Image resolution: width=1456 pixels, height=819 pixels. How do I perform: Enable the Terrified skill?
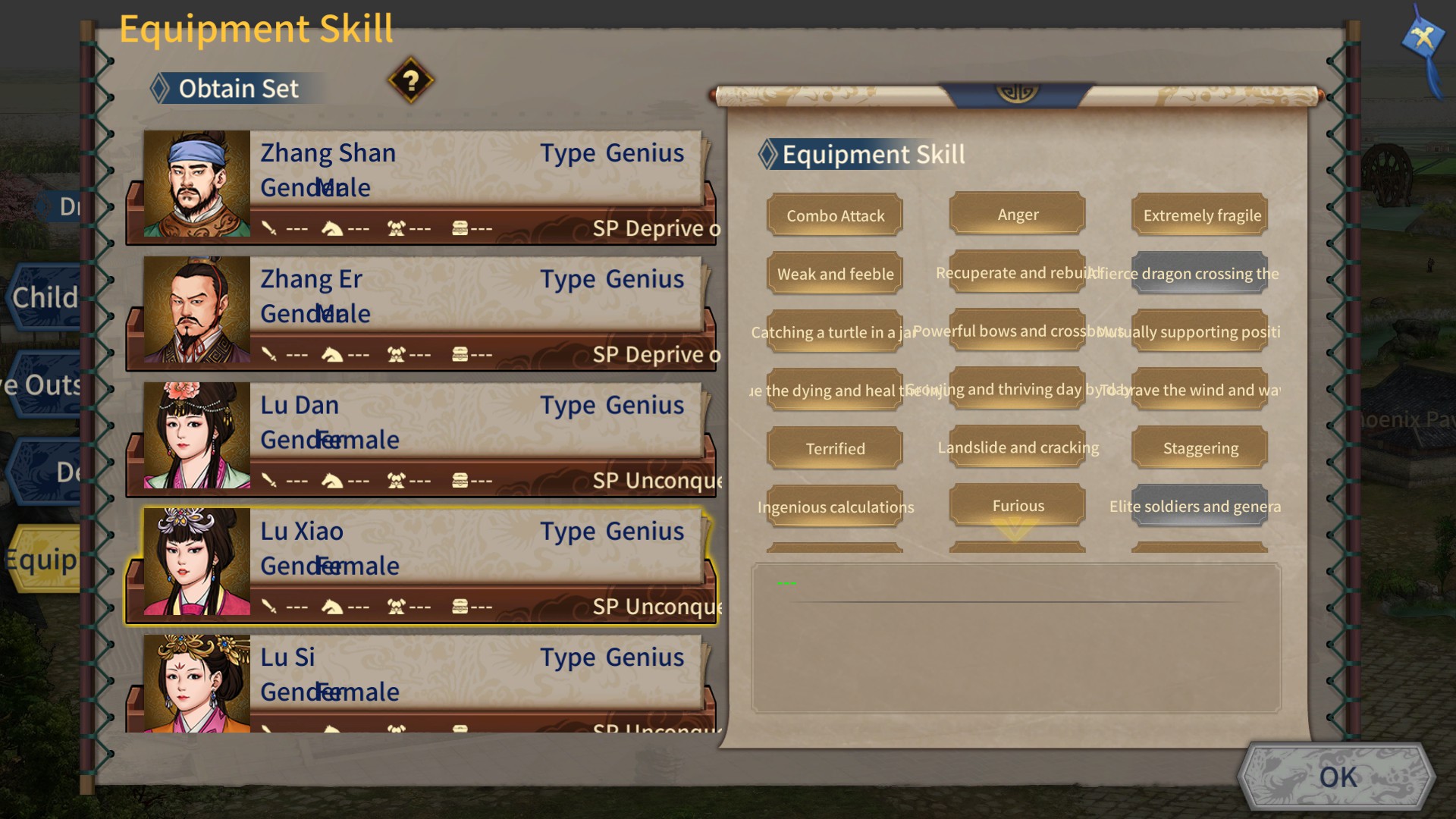tap(835, 448)
